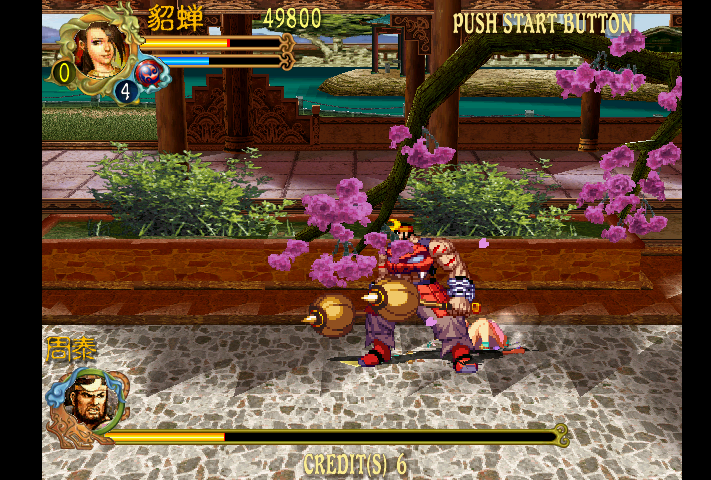
Task: Click the Zhou Tai boss portrait
Action: point(85,402)
